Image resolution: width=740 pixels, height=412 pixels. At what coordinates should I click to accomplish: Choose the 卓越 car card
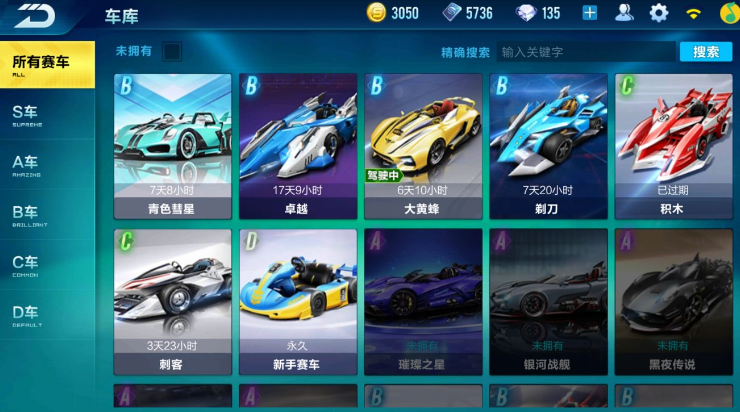(298, 146)
